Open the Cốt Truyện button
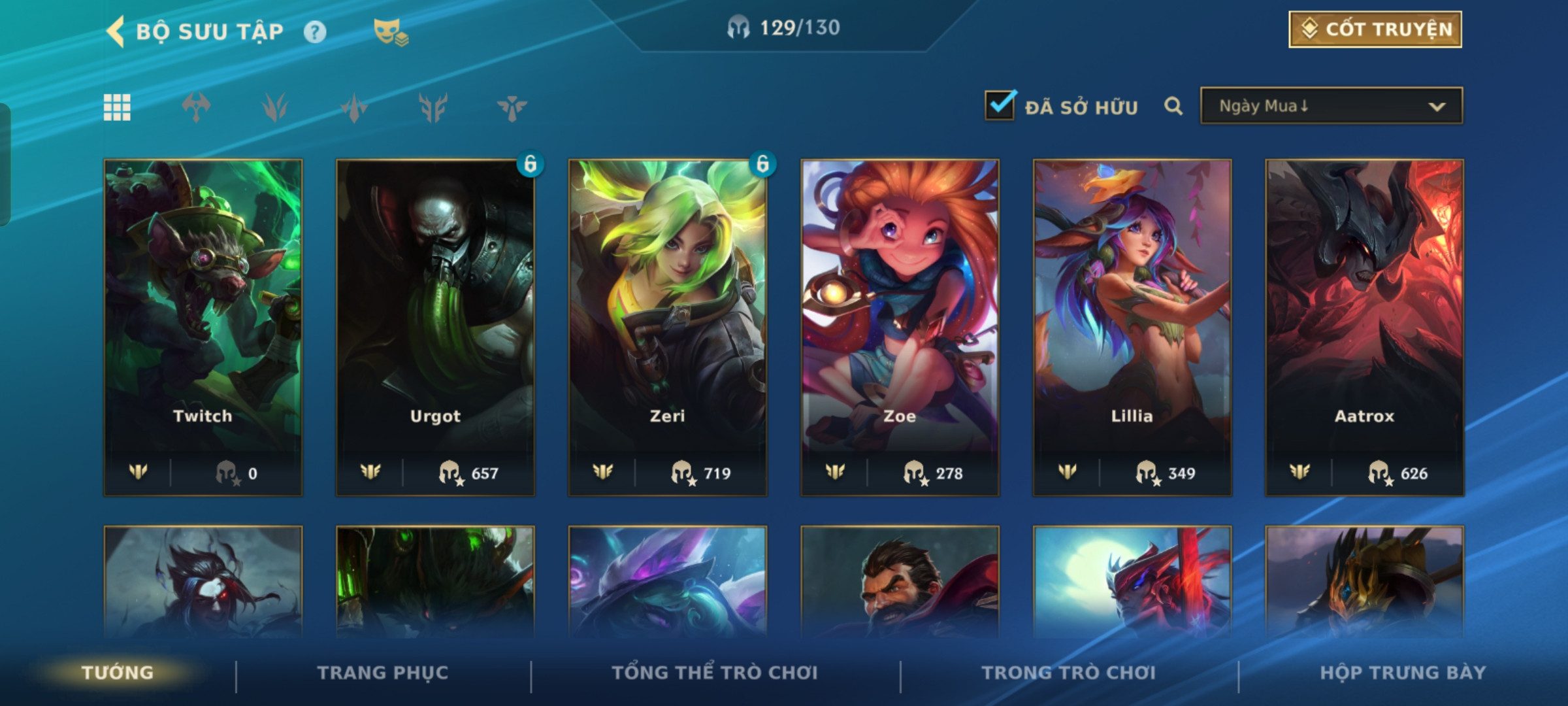The image size is (1568, 706). [1375, 29]
